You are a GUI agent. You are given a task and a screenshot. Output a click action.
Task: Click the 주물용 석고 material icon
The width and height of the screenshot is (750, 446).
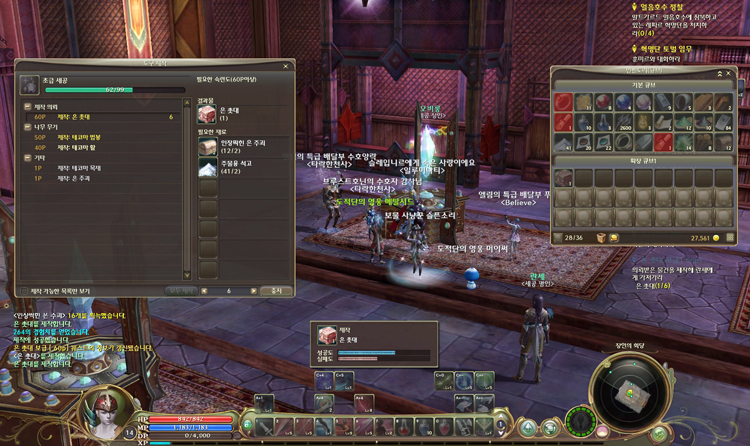click(x=207, y=167)
